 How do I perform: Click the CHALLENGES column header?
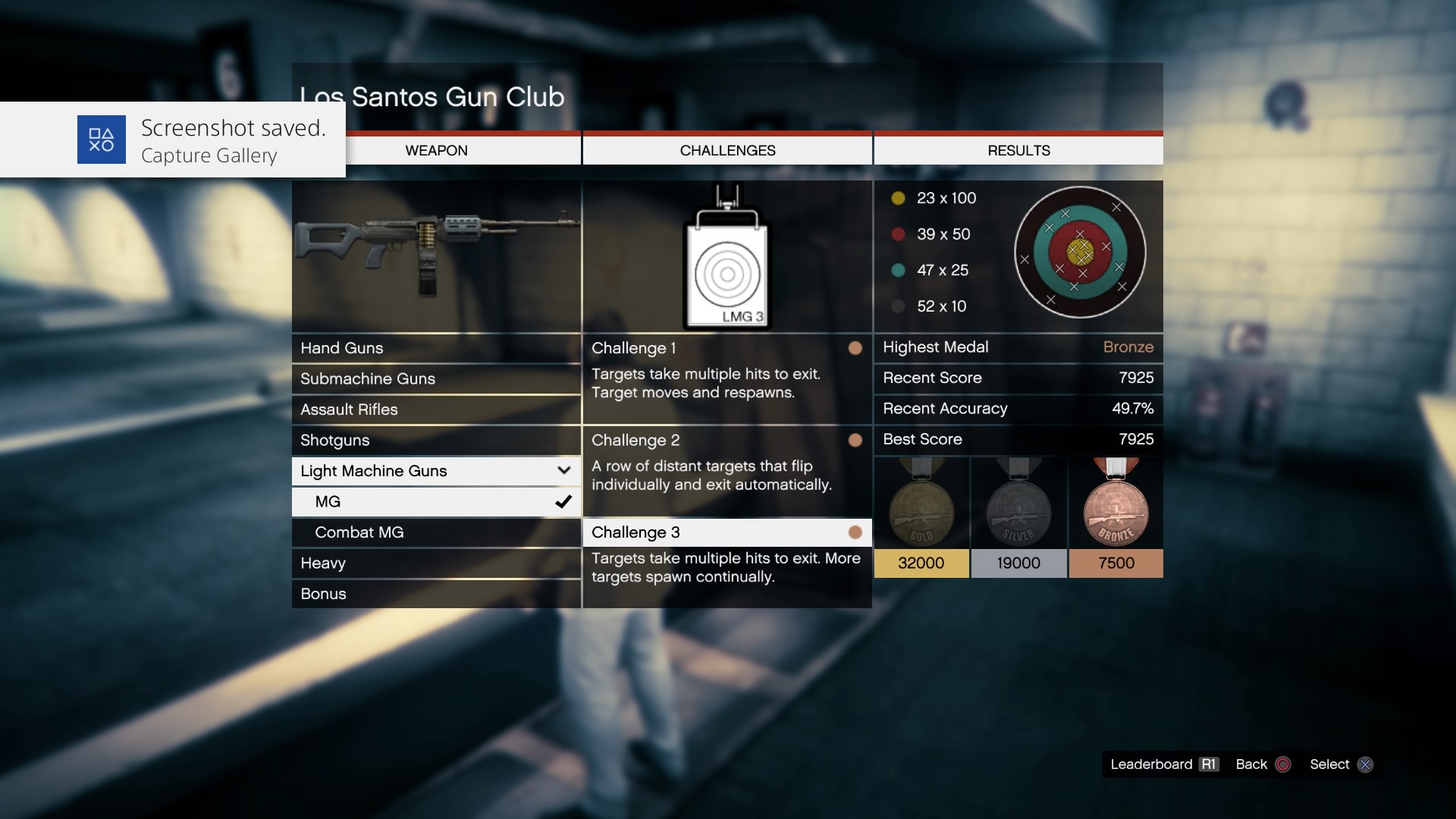pos(727,151)
